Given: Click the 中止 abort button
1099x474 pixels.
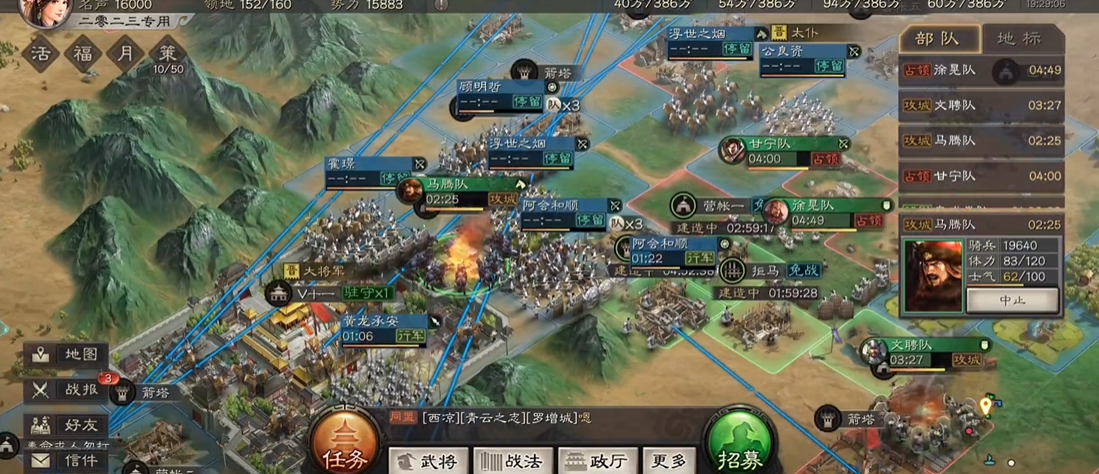Looking at the screenshot, I should coord(1012,299).
